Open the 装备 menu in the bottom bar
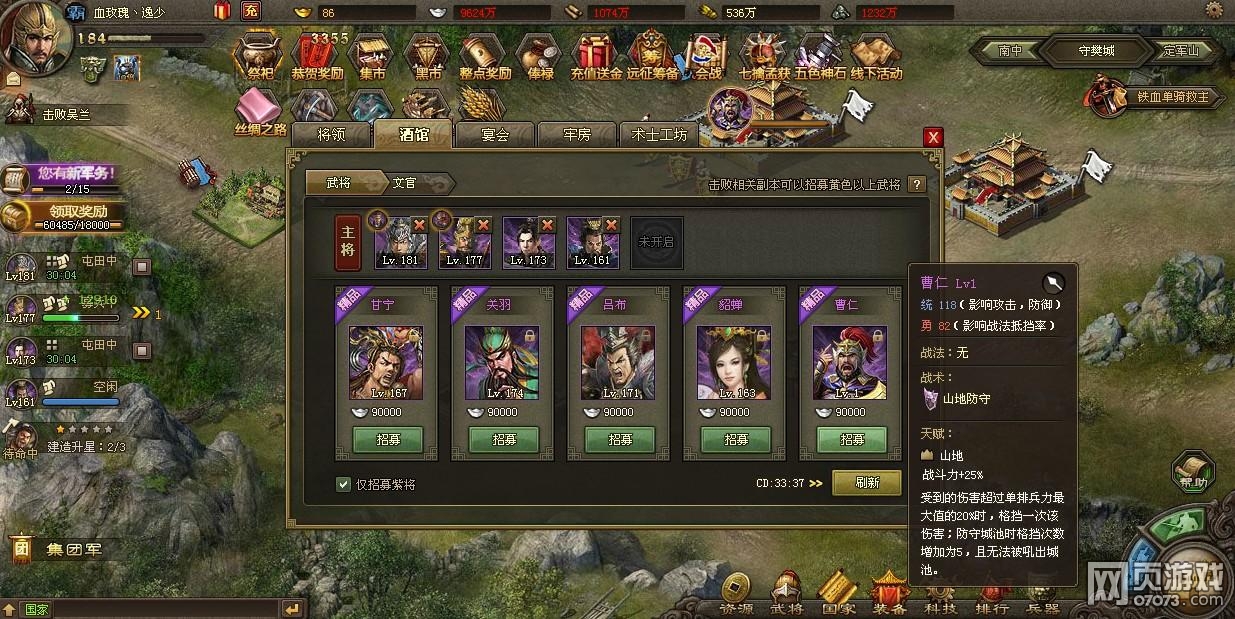The width and height of the screenshot is (1235, 619). (x=888, y=593)
